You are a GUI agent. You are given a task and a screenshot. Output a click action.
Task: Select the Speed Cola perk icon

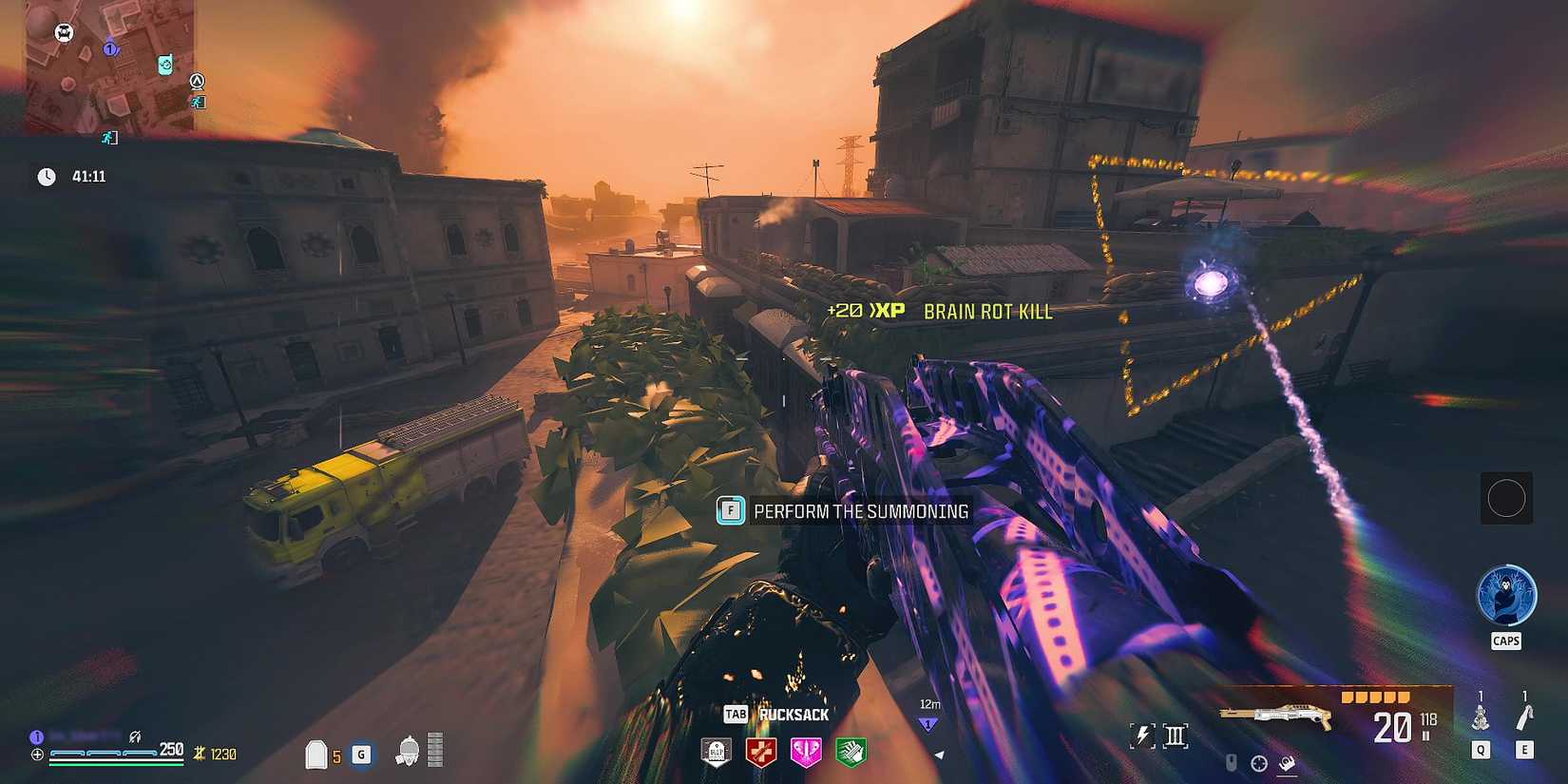pos(851,754)
